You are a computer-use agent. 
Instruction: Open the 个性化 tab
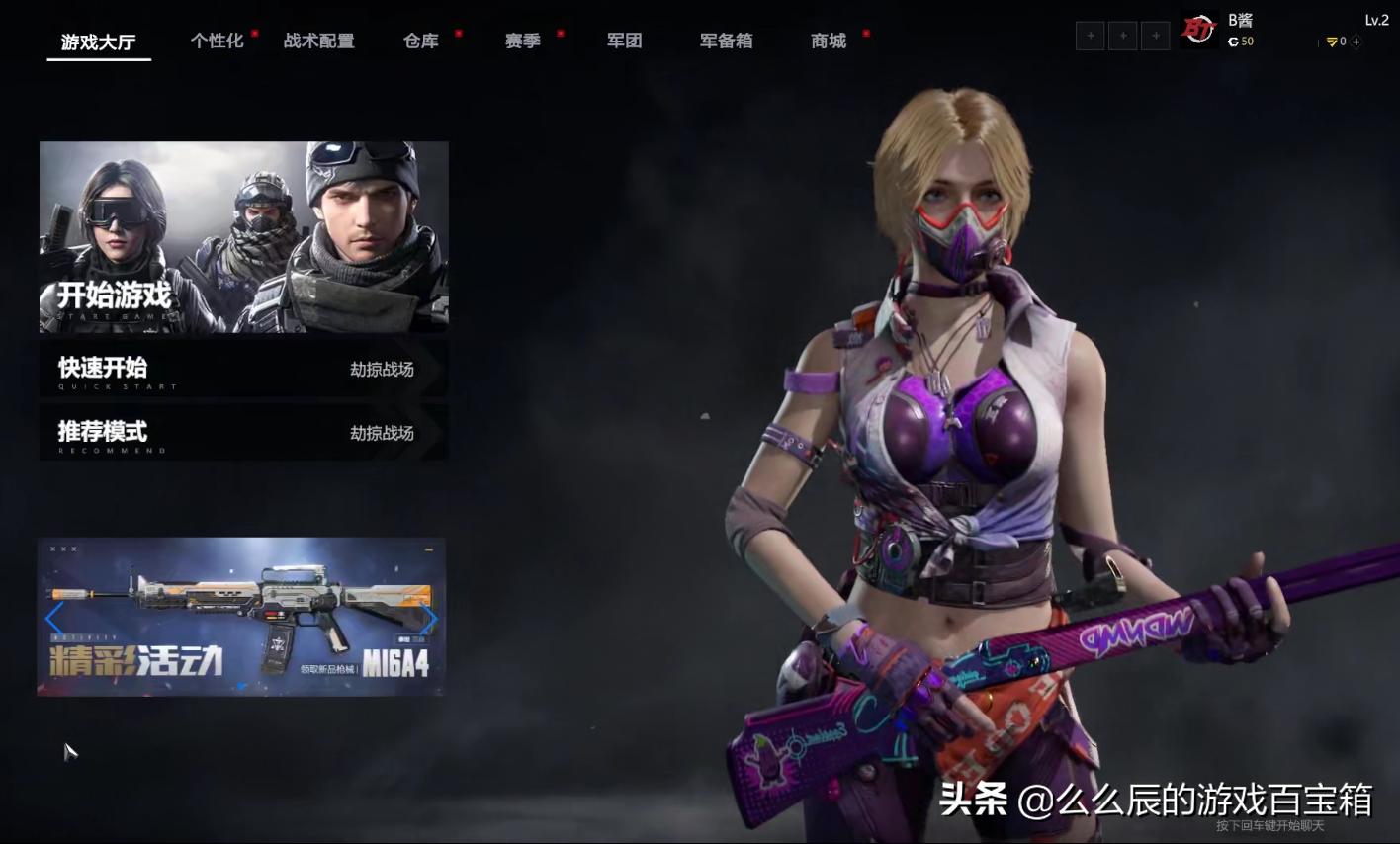[x=217, y=41]
